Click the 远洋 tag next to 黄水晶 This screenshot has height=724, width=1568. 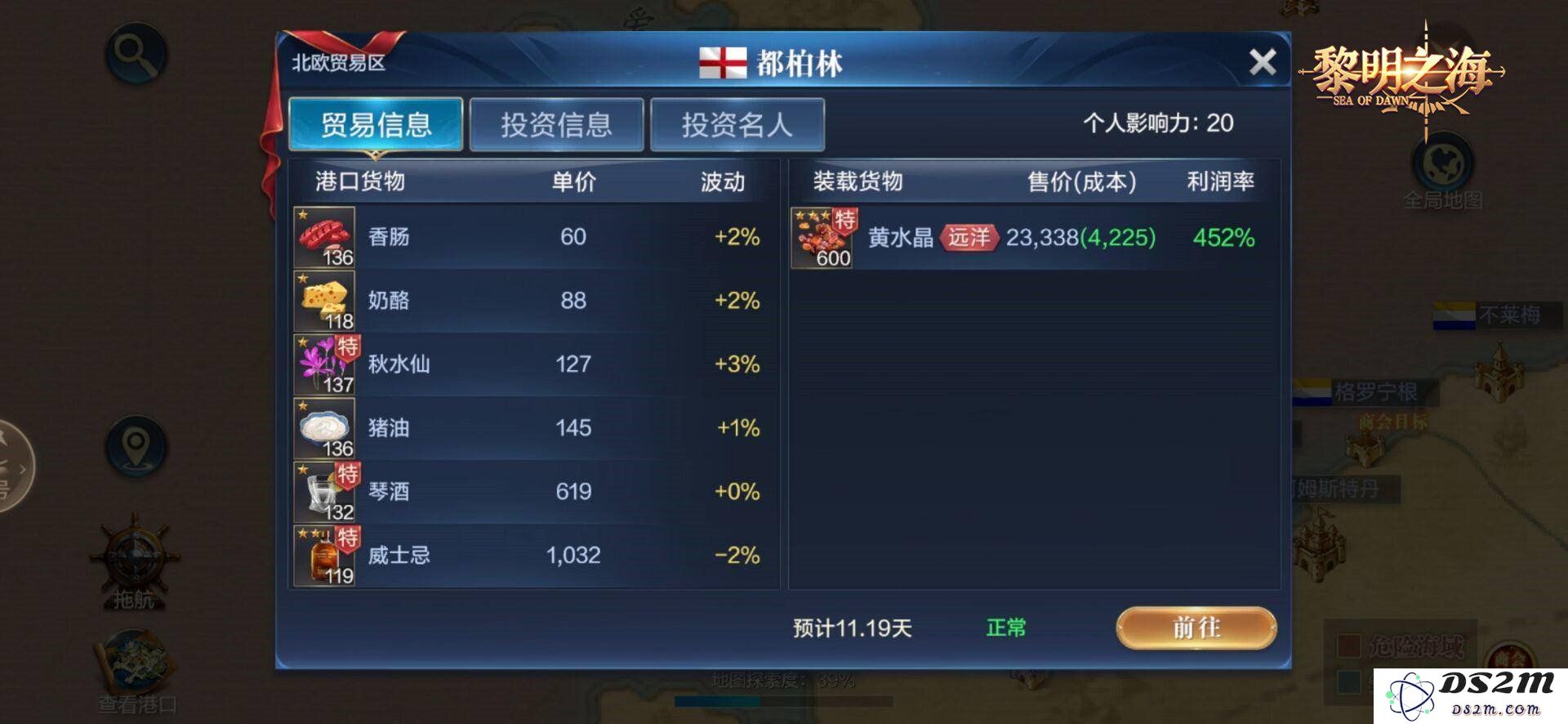970,237
